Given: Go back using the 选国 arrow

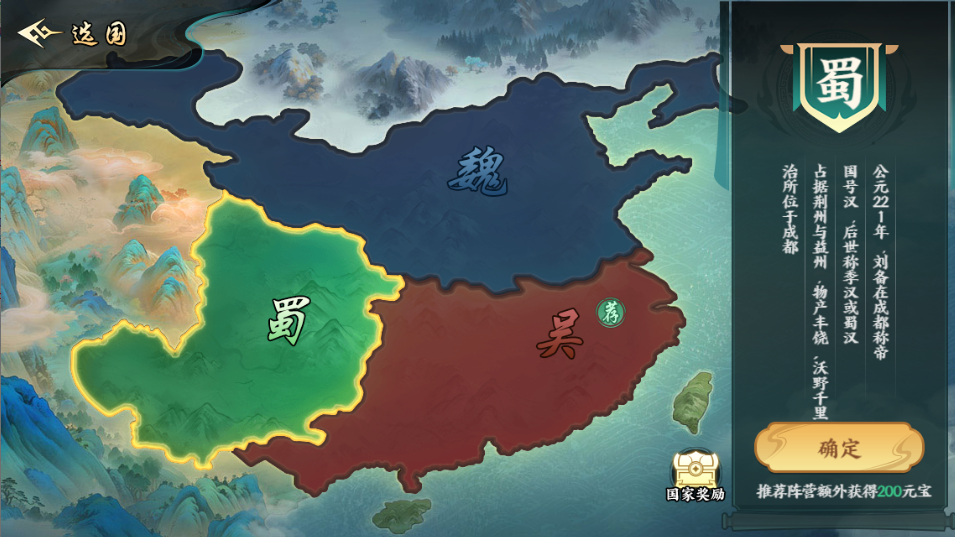Looking at the screenshot, I should [37, 33].
